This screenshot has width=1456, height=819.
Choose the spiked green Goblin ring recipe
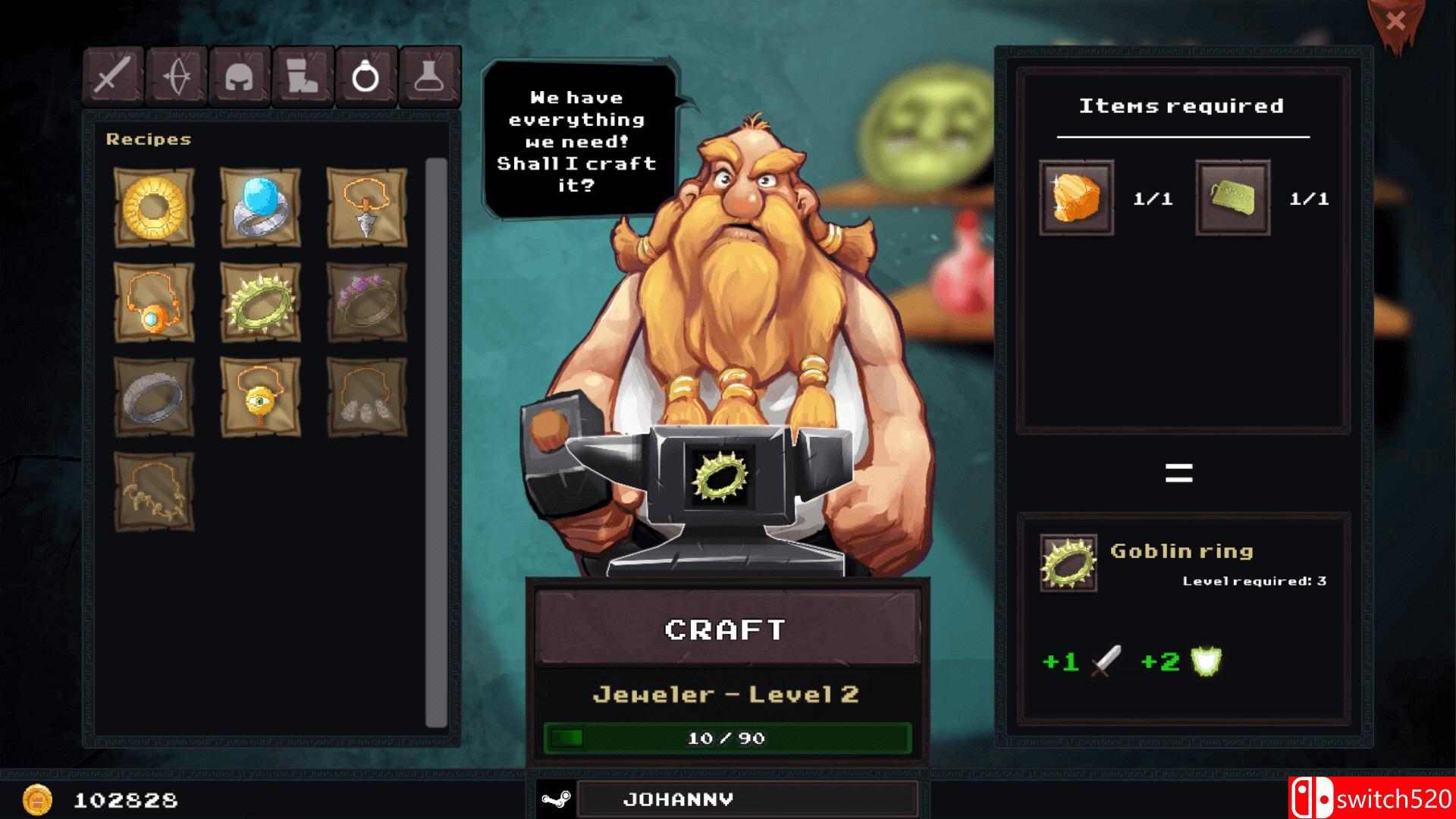260,302
